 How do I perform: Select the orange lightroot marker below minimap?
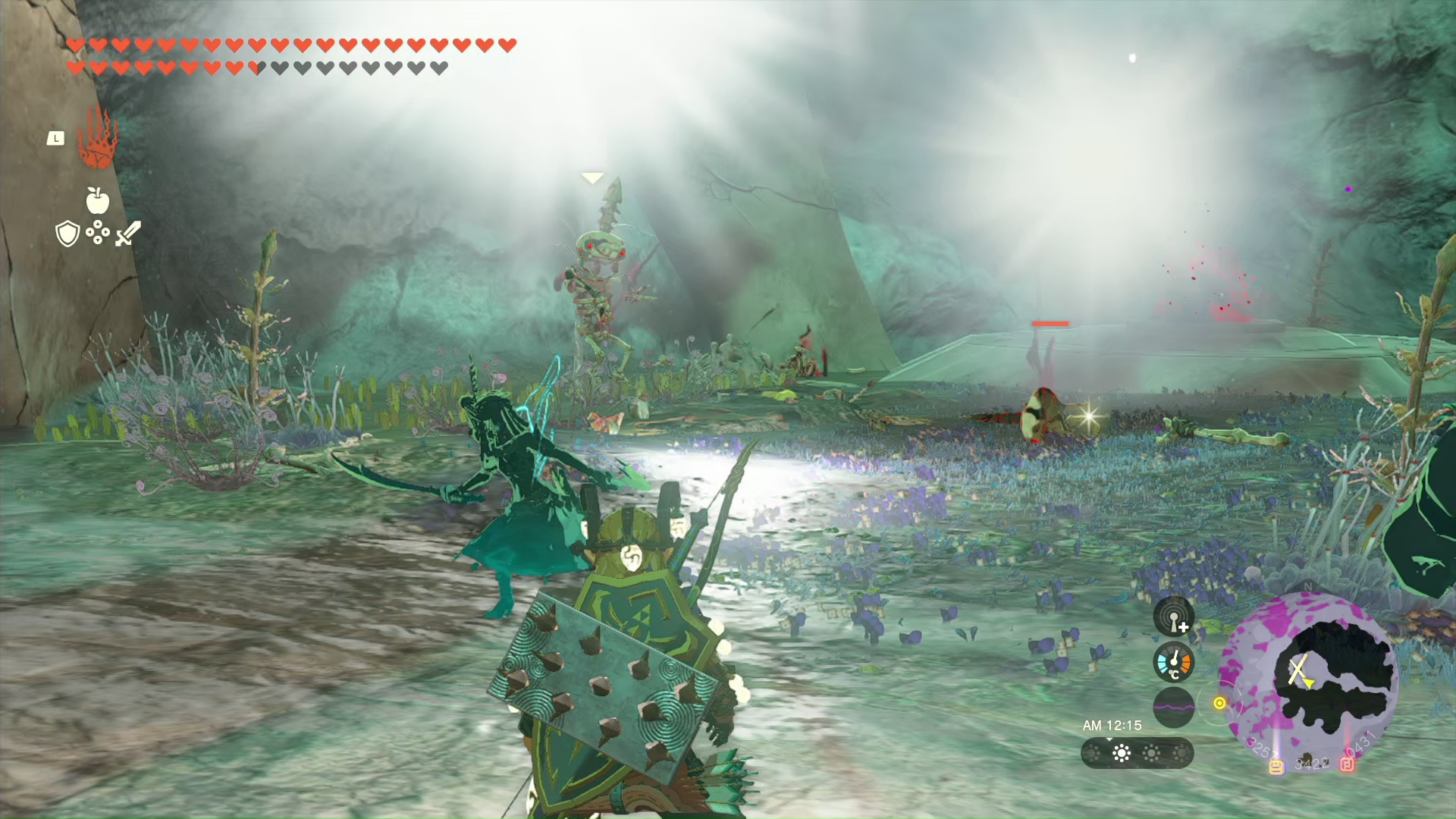[x=1276, y=767]
